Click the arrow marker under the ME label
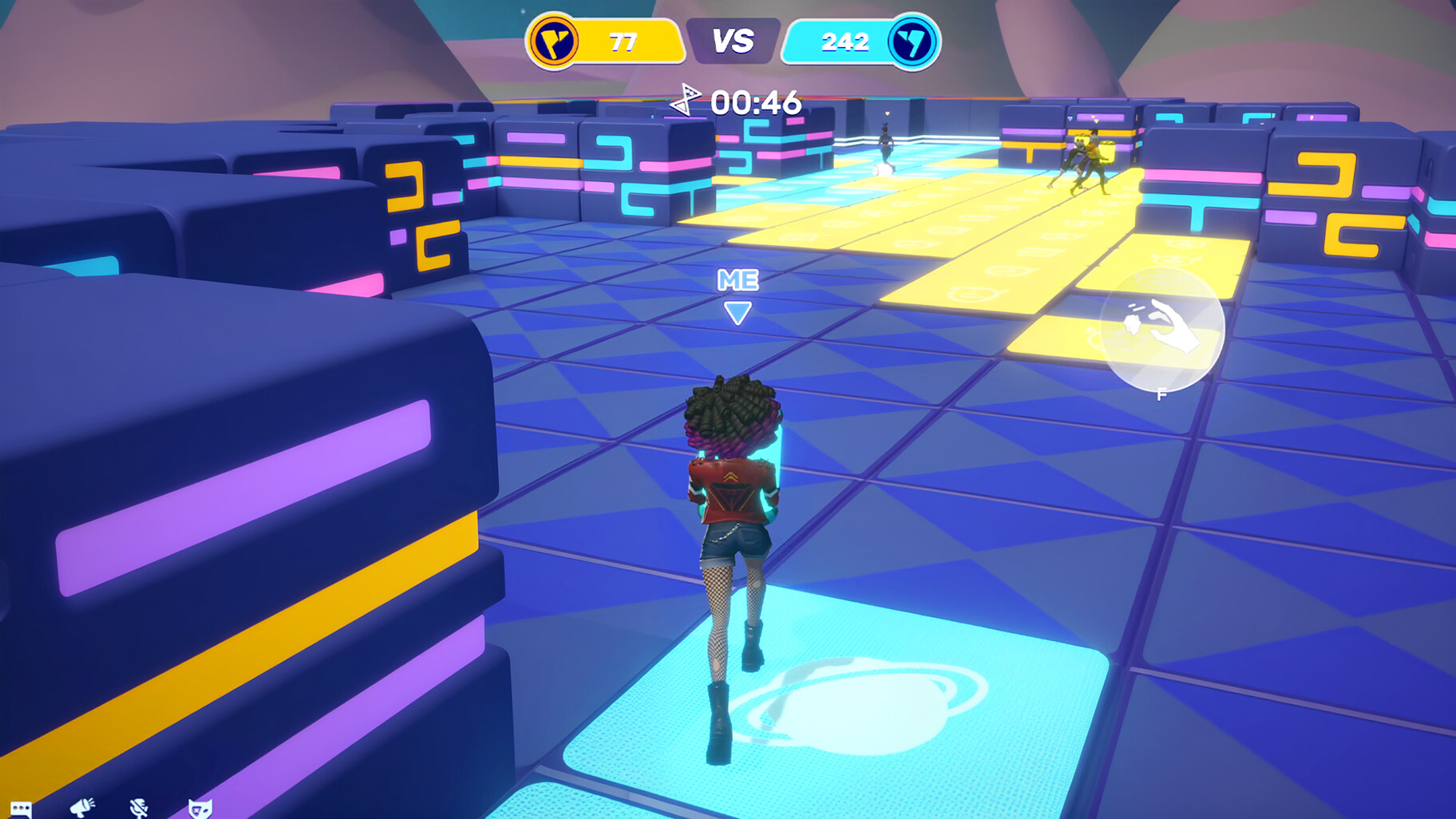Screen dimensions: 1456x819 [x=739, y=314]
